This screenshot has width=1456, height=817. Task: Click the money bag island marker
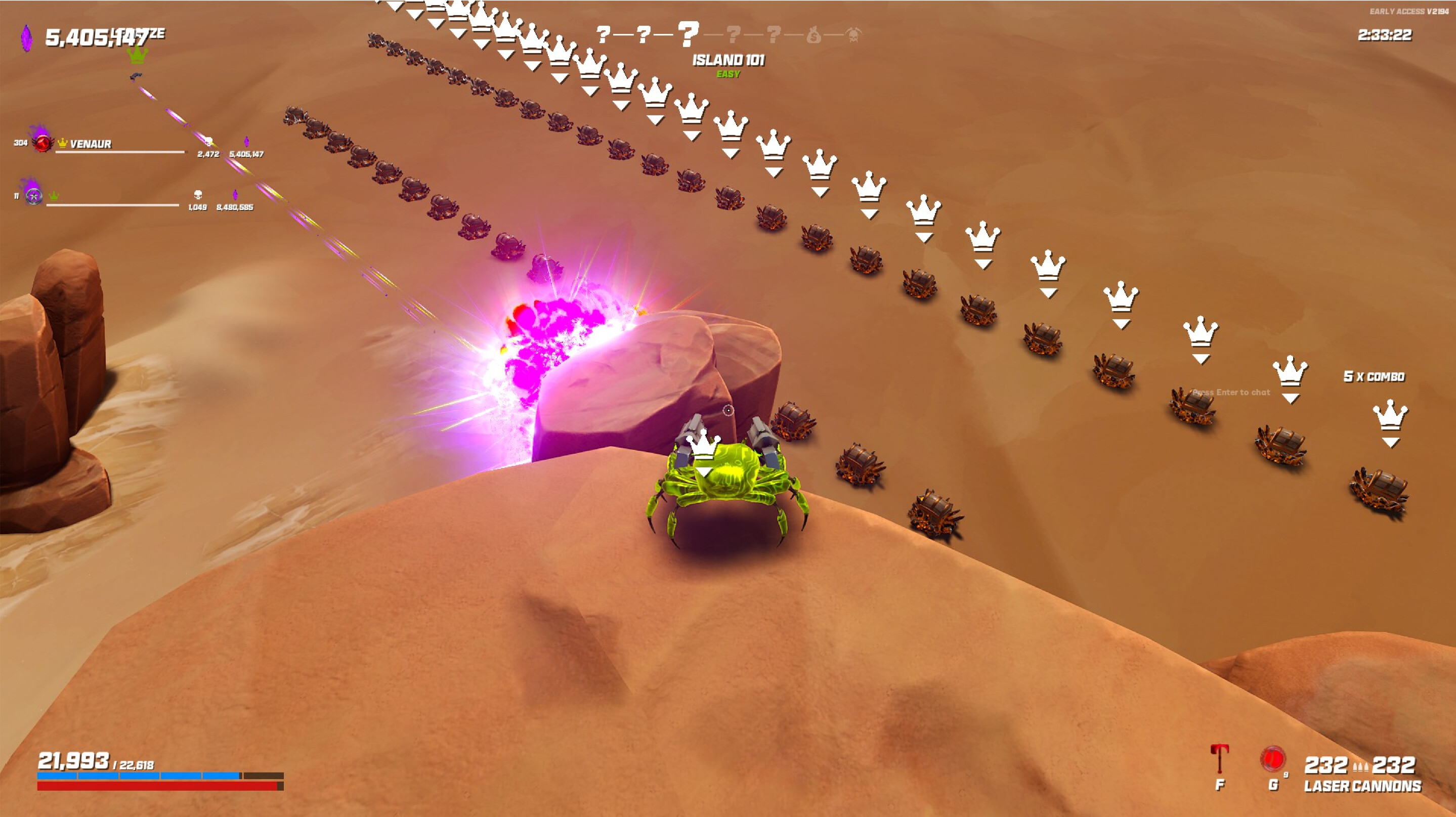pos(813,35)
